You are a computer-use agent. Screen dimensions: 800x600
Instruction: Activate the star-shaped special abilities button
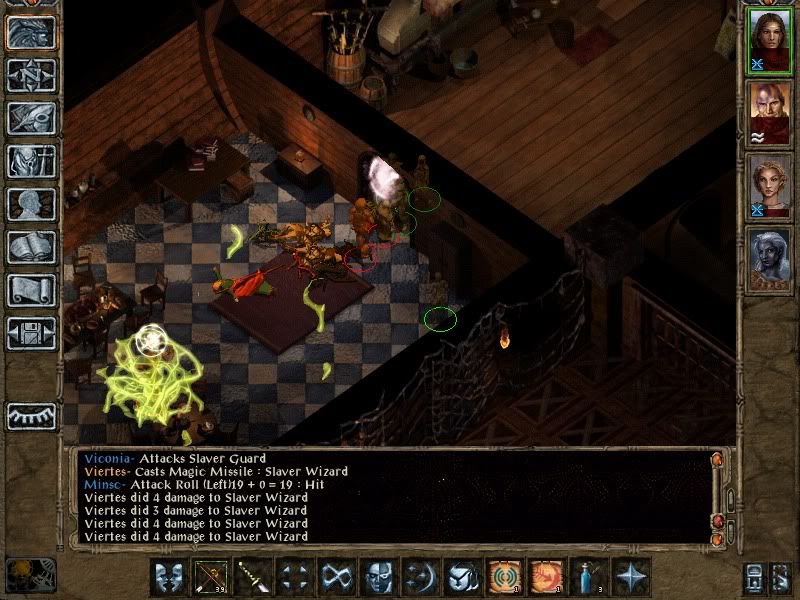click(x=630, y=577)
